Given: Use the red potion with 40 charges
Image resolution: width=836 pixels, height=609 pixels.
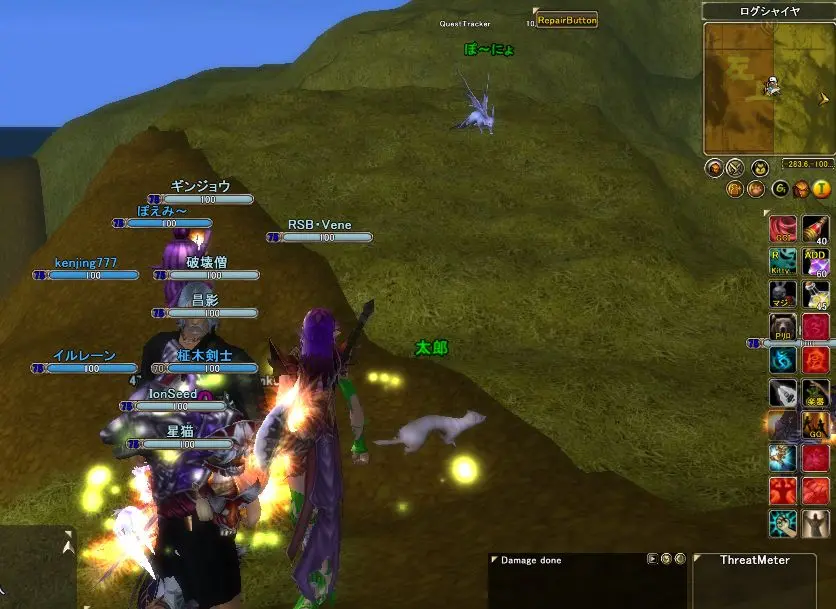Looking at the screenshot, I should [x=816, y=230].
